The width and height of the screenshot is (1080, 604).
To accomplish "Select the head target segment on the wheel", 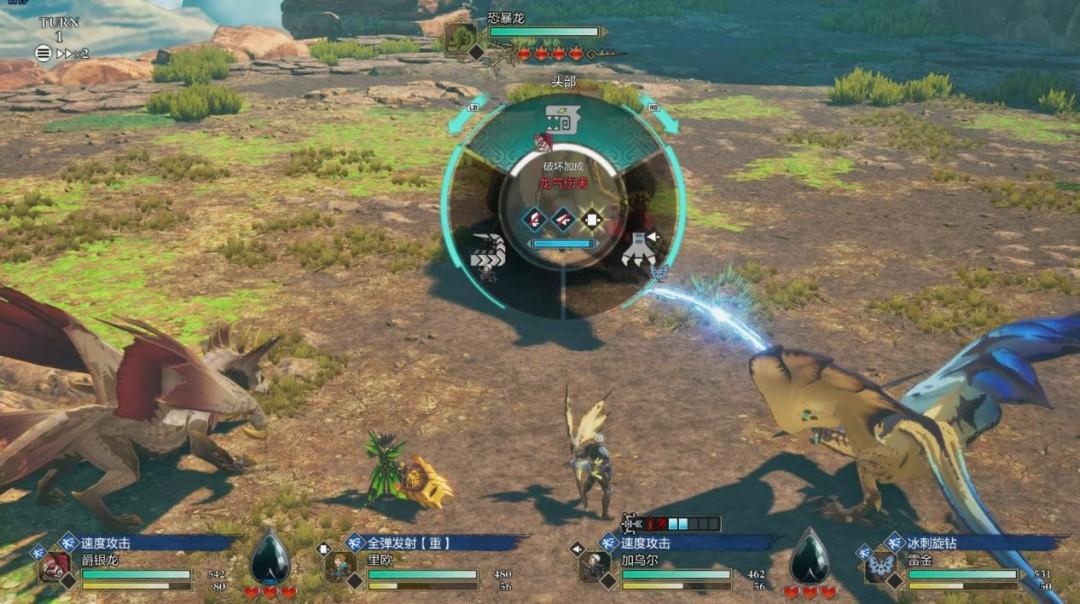I will tap(563, 122).
